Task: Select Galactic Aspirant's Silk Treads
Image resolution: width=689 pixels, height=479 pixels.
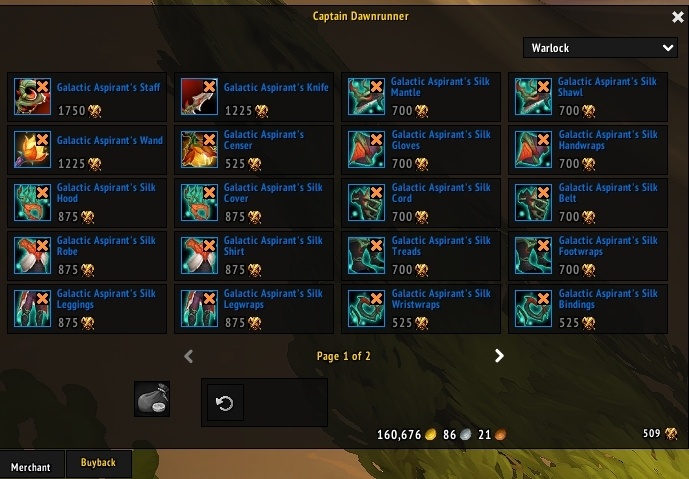Action: (x=366, y=255)
